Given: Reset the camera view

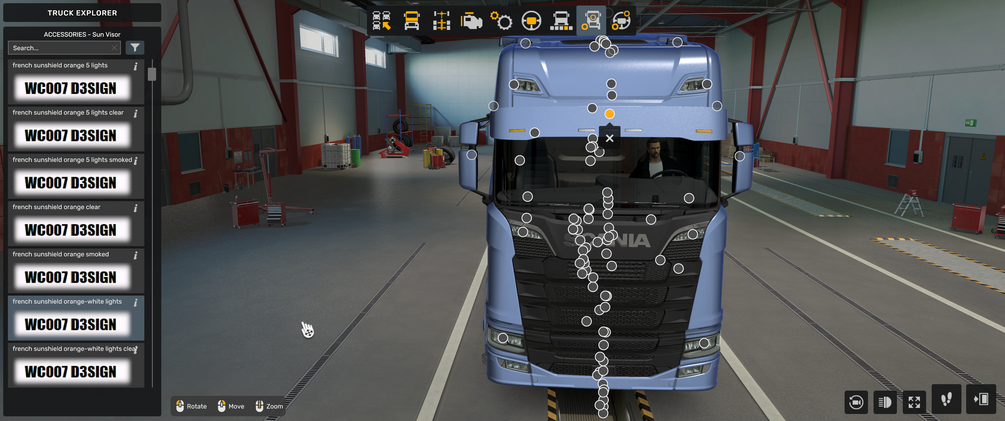Looking at the screenshot, I should tap(855, 401).
